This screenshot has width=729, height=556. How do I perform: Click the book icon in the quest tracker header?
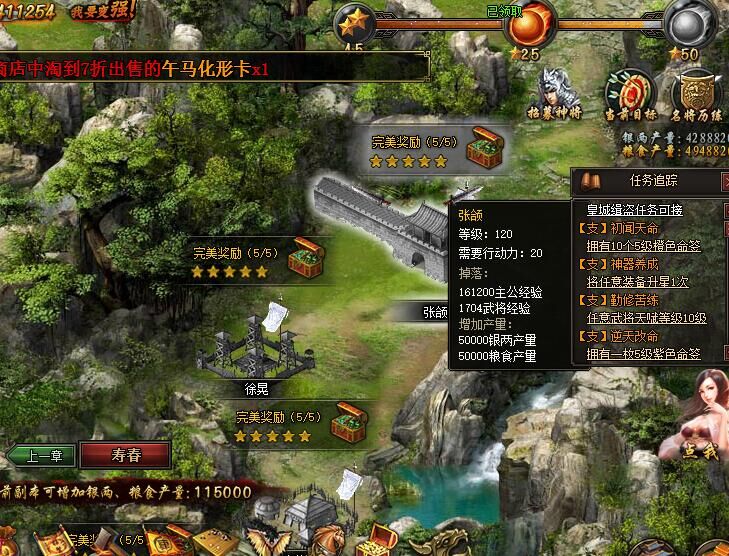pyautogui.click(x=589, y=181)
